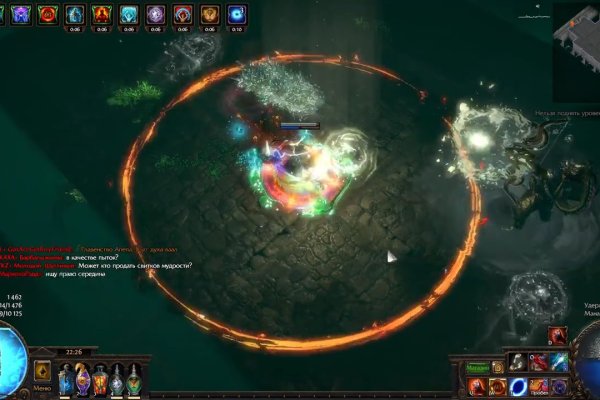Activate the white-grey burst skill icon
This screenshot has height=400, width=600.
coord(519,362)
